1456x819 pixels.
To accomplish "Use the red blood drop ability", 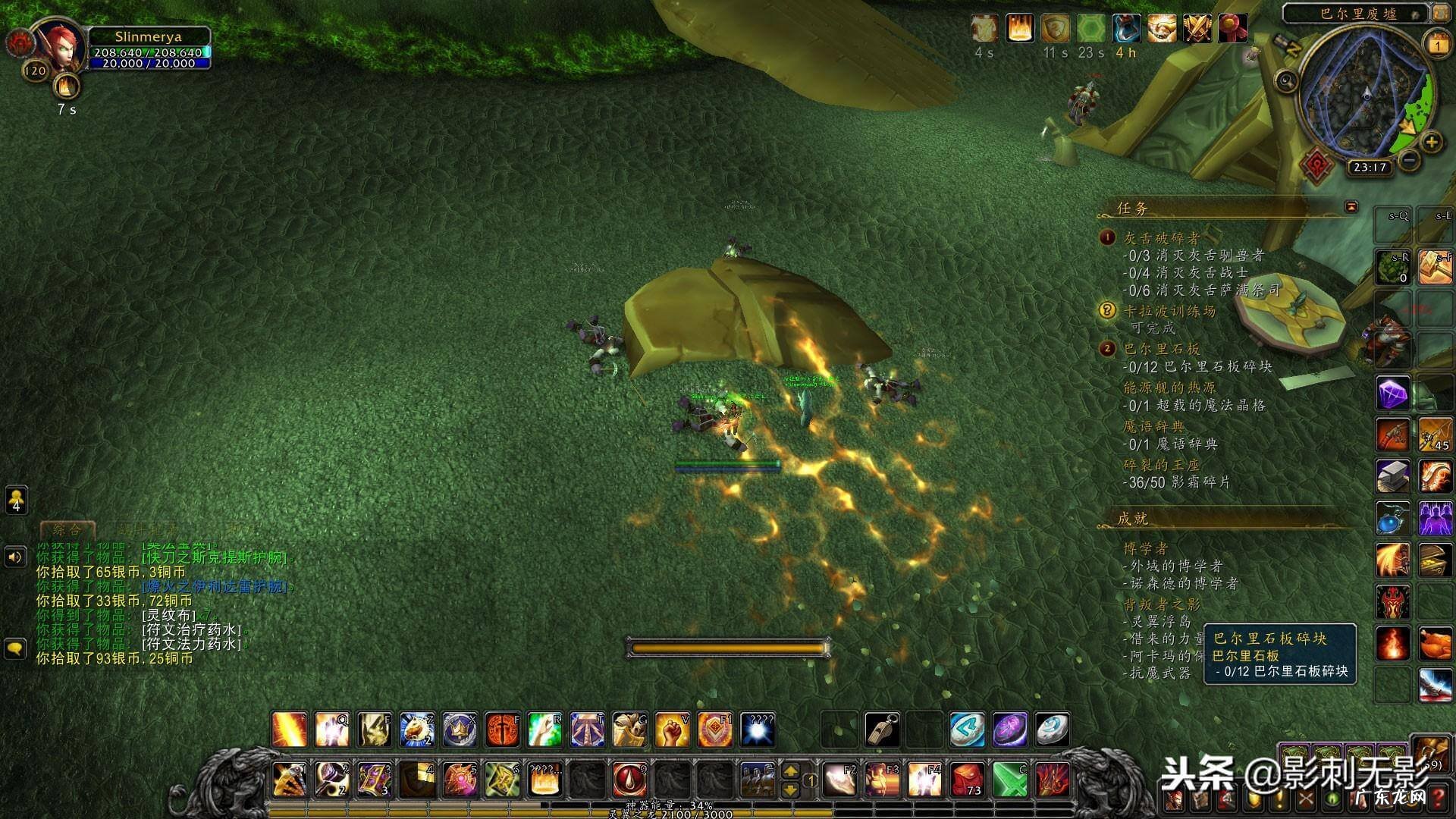I will tap(629, 779).
